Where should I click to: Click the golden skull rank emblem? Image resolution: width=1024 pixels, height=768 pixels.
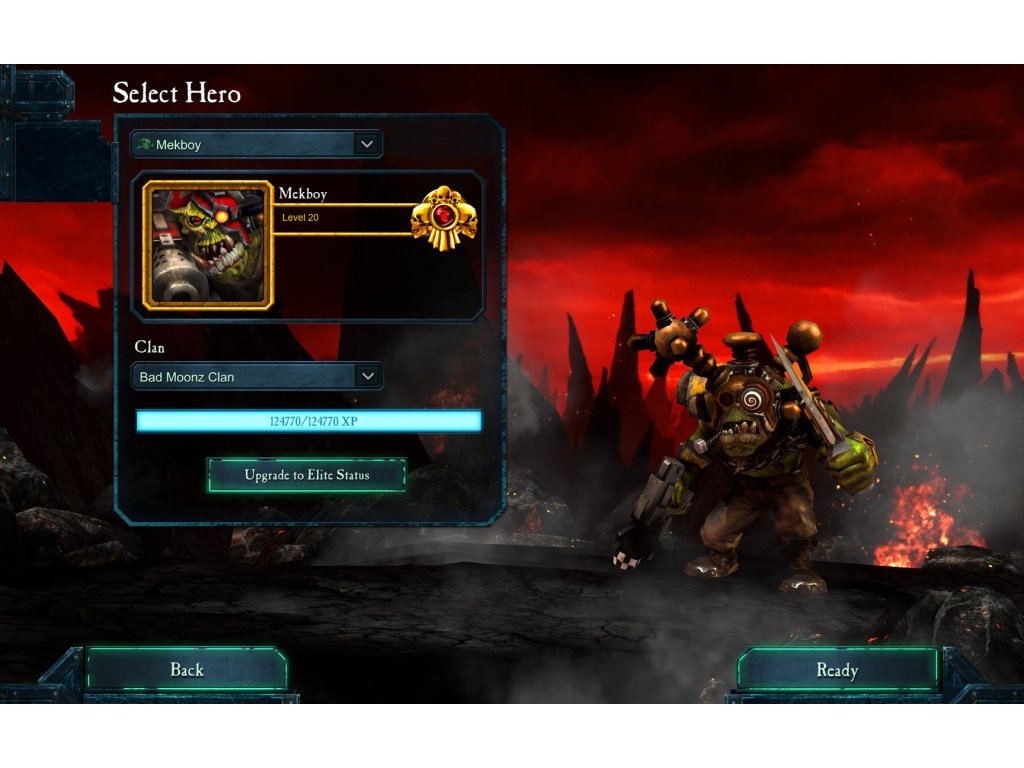click(x=443, y=218)
